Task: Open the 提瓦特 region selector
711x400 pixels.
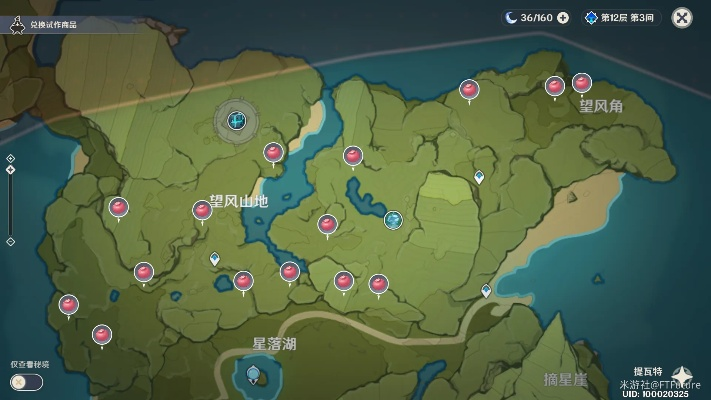Action: 682,374
